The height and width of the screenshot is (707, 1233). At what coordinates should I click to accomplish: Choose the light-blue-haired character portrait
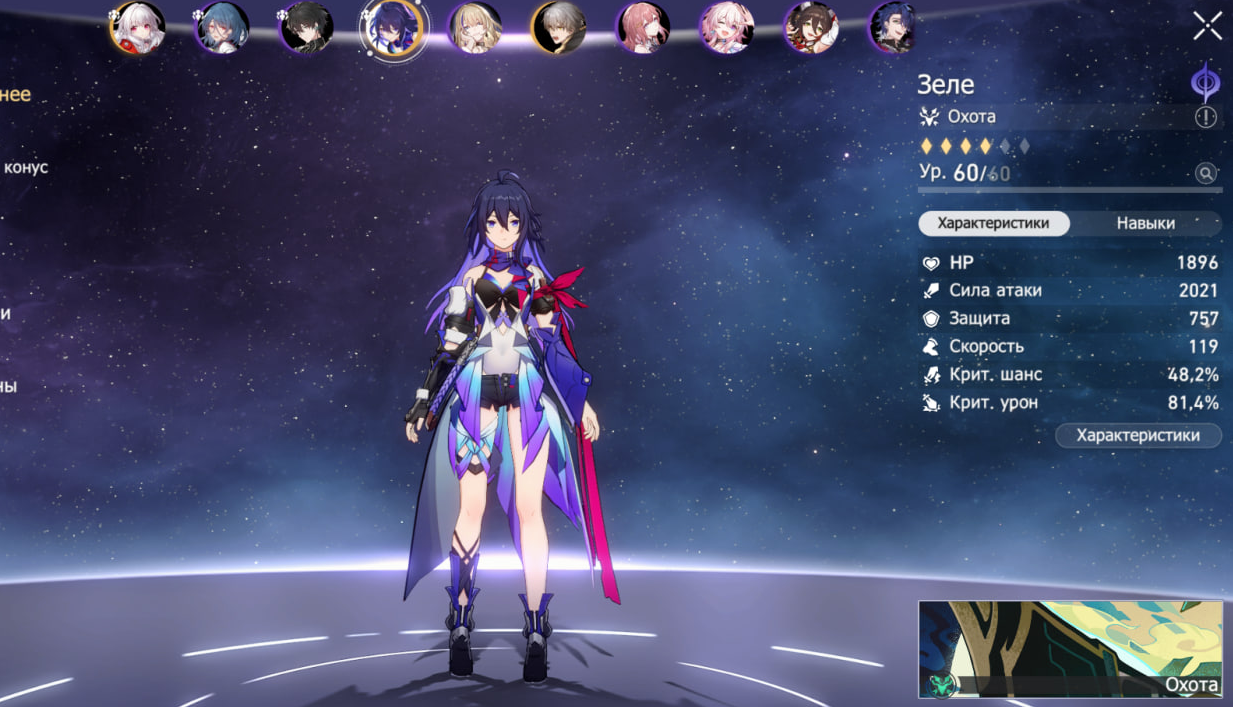[222, 28]
